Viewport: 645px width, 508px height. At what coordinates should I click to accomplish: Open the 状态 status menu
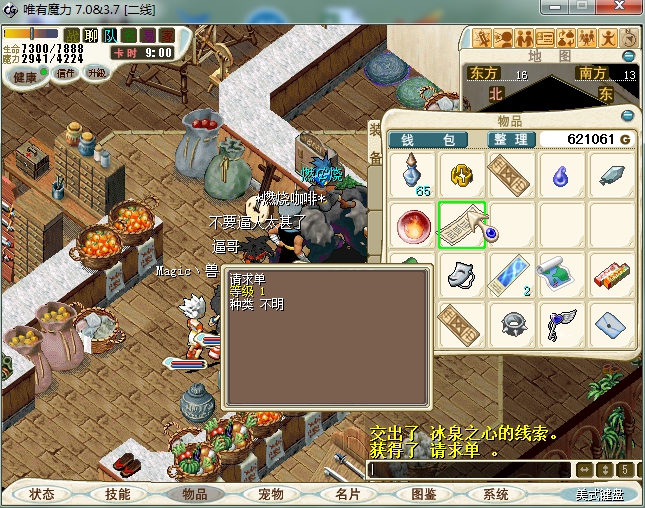pyautogui.click(x=42, y=494)
